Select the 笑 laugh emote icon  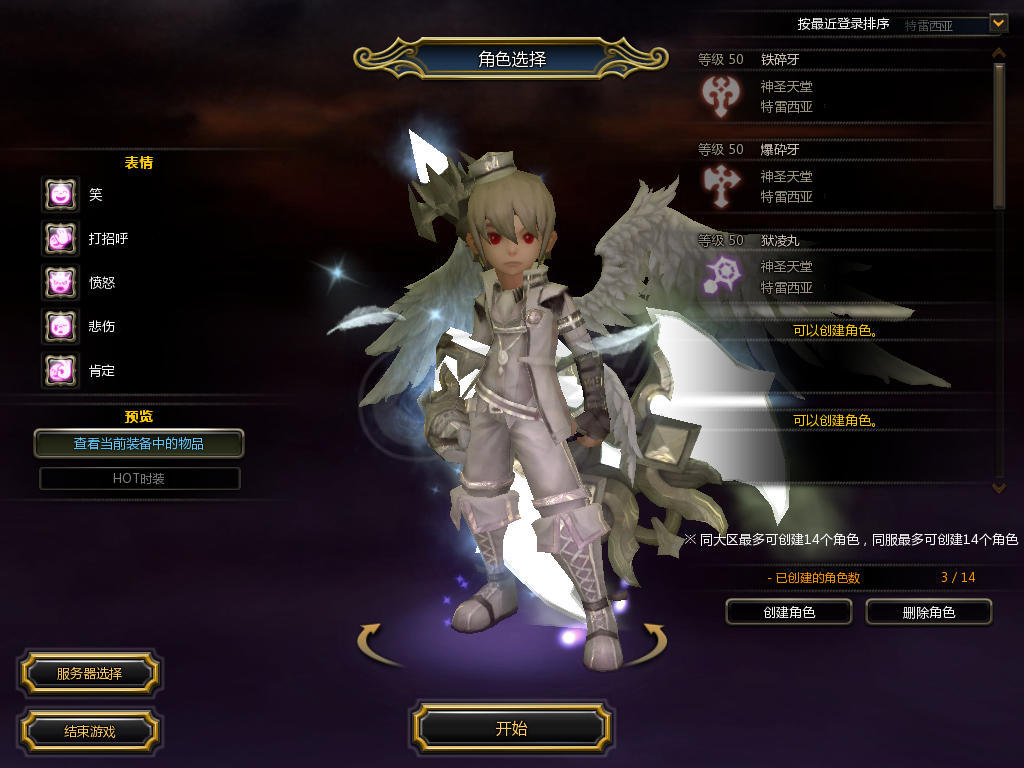click(60, 195)
